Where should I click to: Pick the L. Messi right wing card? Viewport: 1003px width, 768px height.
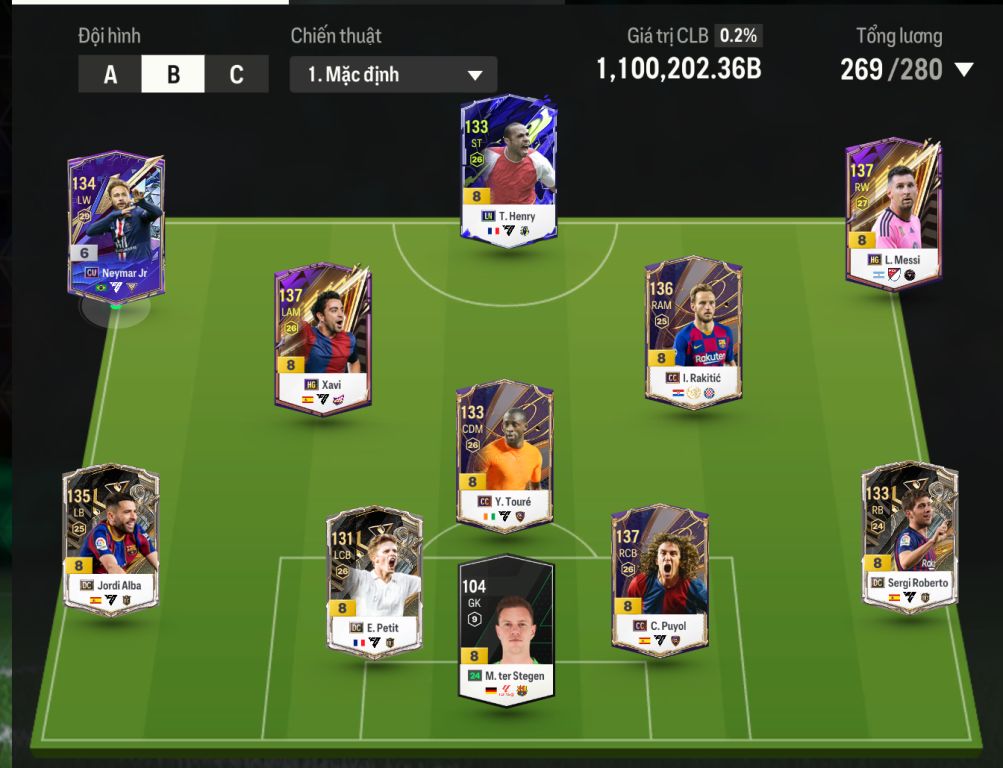point(893,212)
